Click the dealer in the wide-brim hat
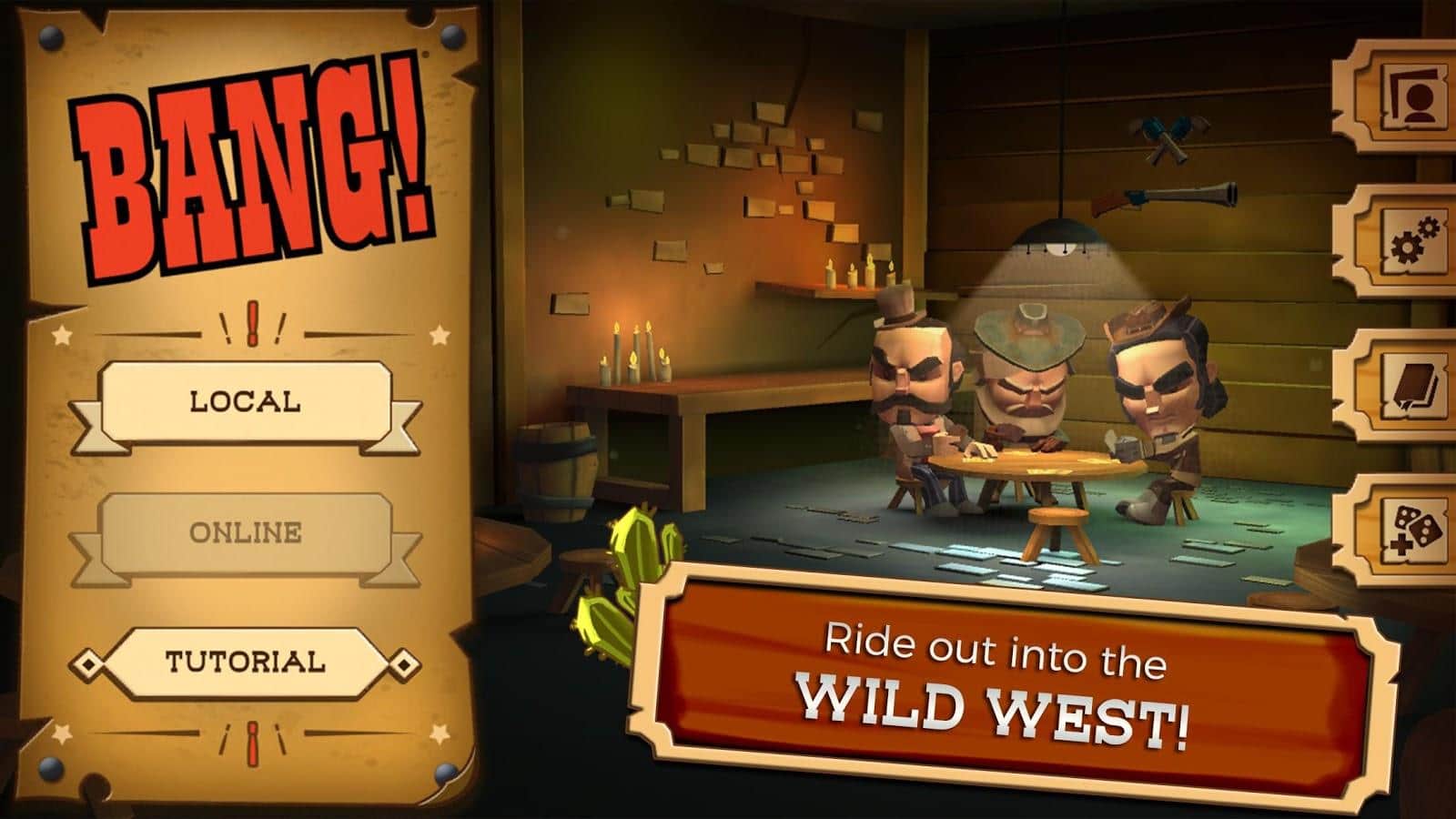This screenshot has height=819, width=1456. pyautogui.click(x=1028, y=373)
